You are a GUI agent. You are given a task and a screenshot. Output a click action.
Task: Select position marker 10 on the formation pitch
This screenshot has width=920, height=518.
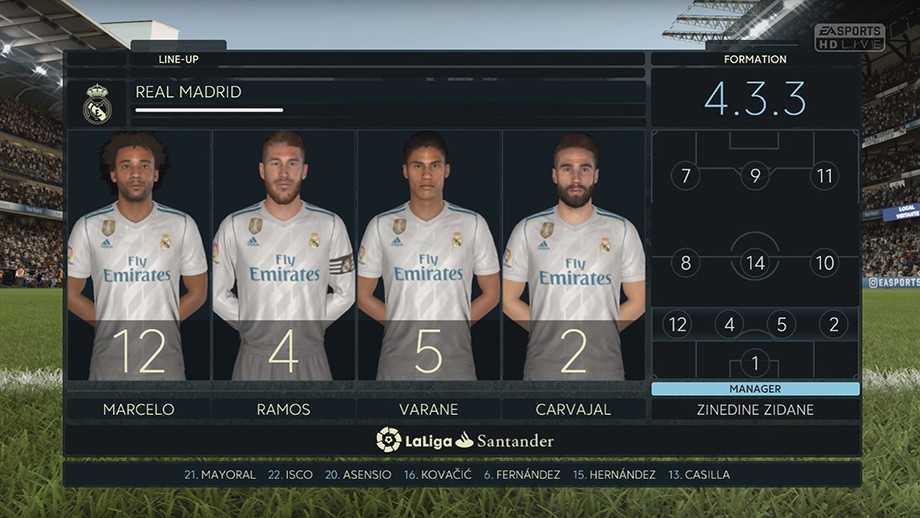(825, 264)
